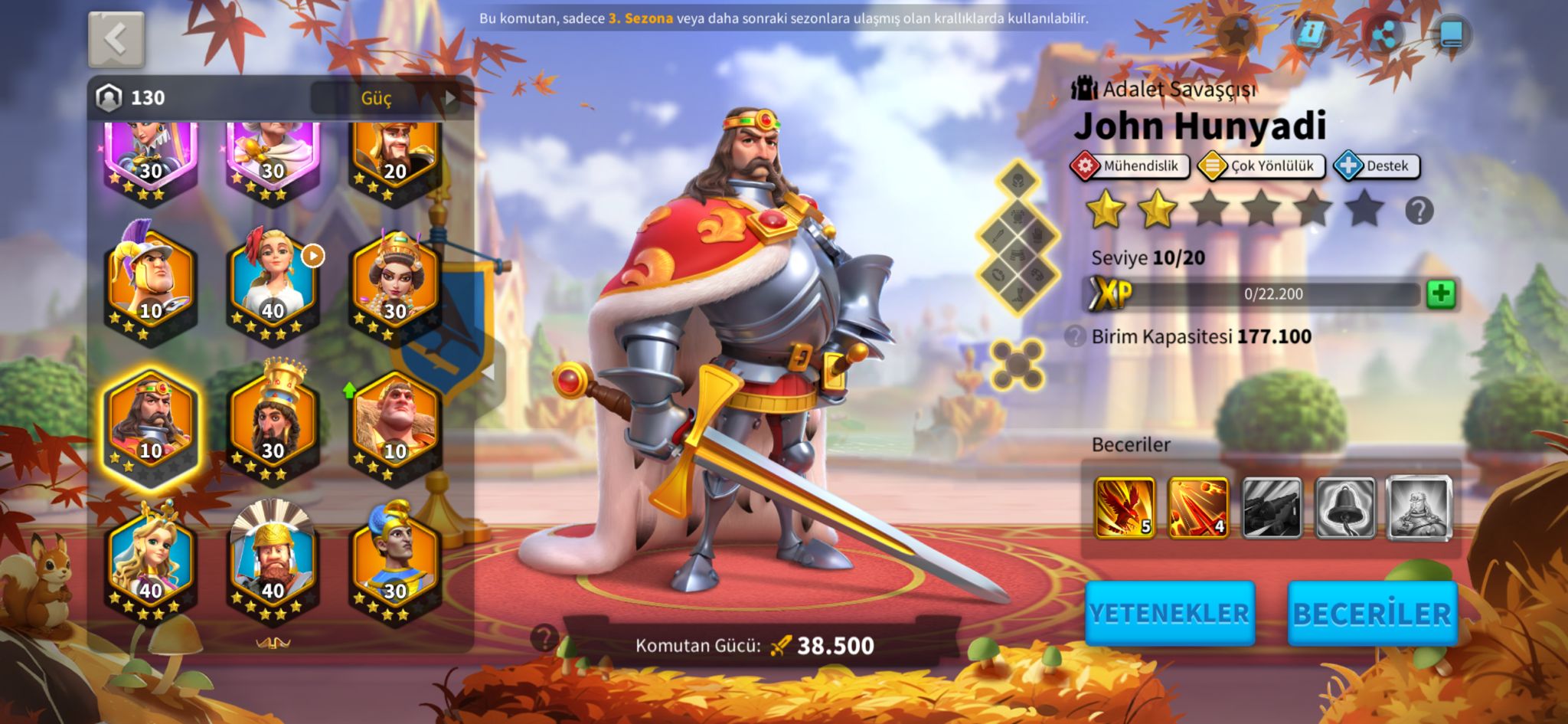Open the commander info icon
Viewport: 1568px width, 724px height.
point(1311,34)
